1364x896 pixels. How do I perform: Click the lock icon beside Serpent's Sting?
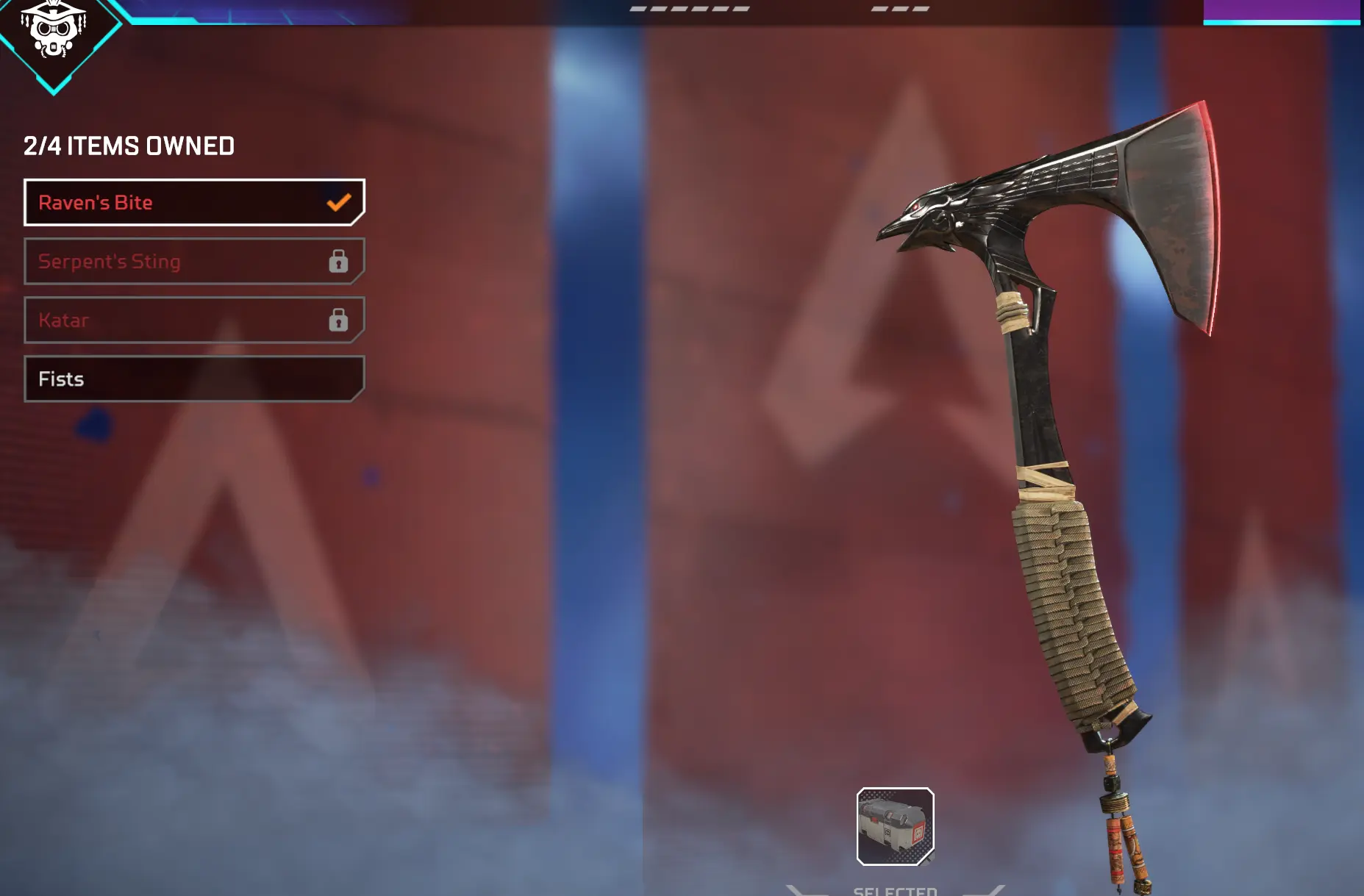pos(339,261)
